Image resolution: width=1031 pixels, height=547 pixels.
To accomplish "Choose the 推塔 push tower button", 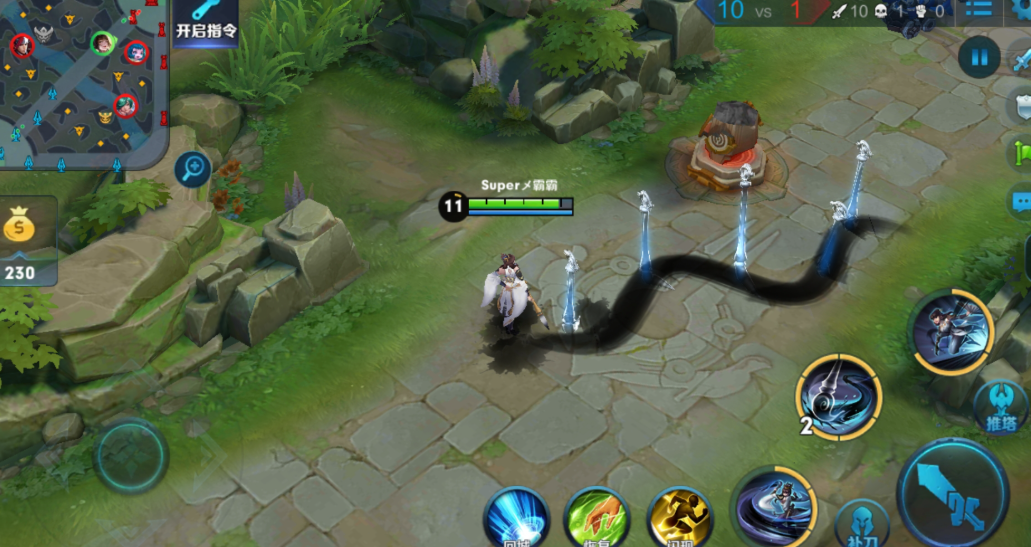I will coord(1001,408).
